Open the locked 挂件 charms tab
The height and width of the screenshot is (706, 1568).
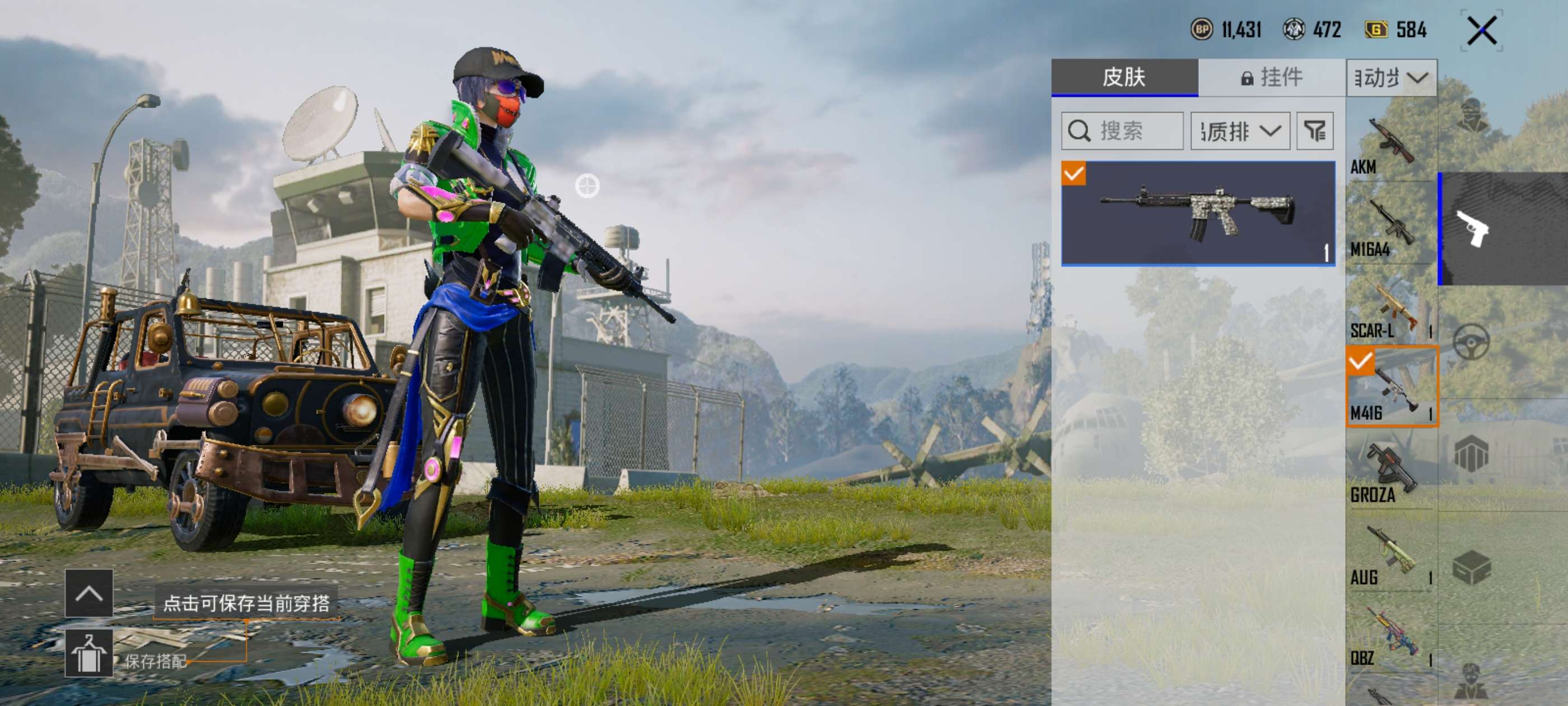coord(1272,77)
